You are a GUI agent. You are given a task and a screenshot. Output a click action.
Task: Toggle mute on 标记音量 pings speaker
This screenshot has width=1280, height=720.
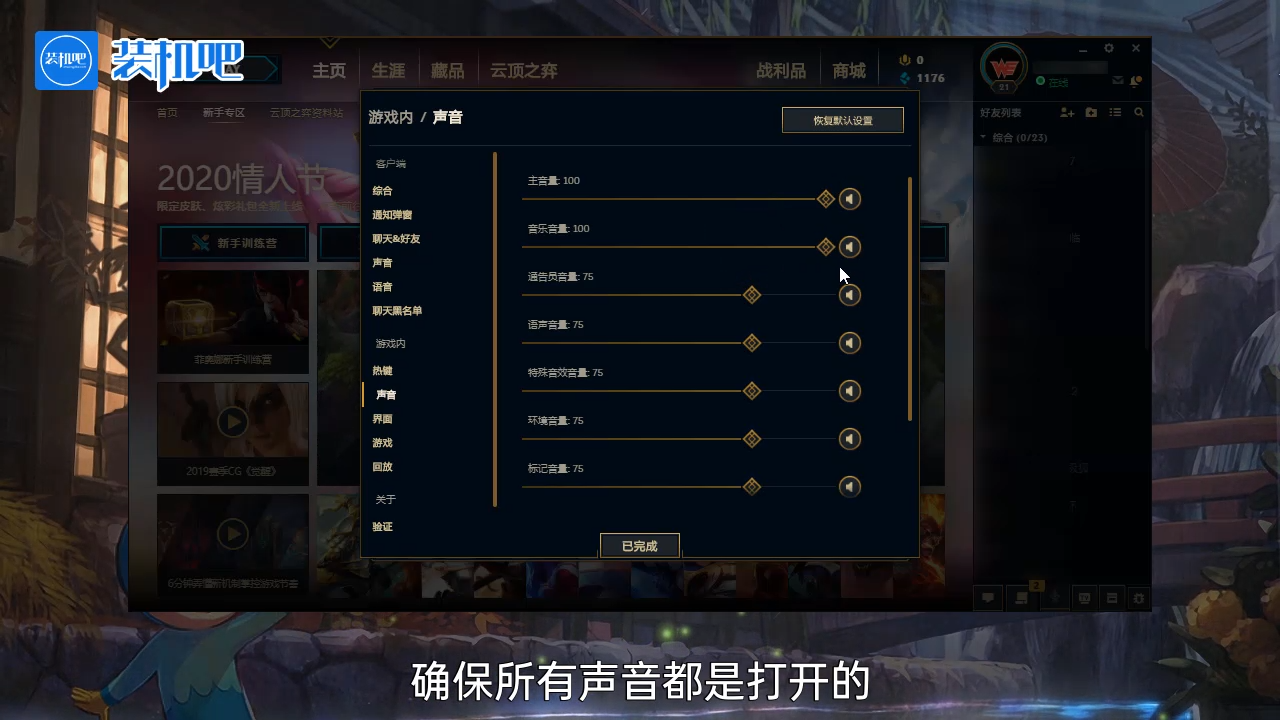click(850, 487)
